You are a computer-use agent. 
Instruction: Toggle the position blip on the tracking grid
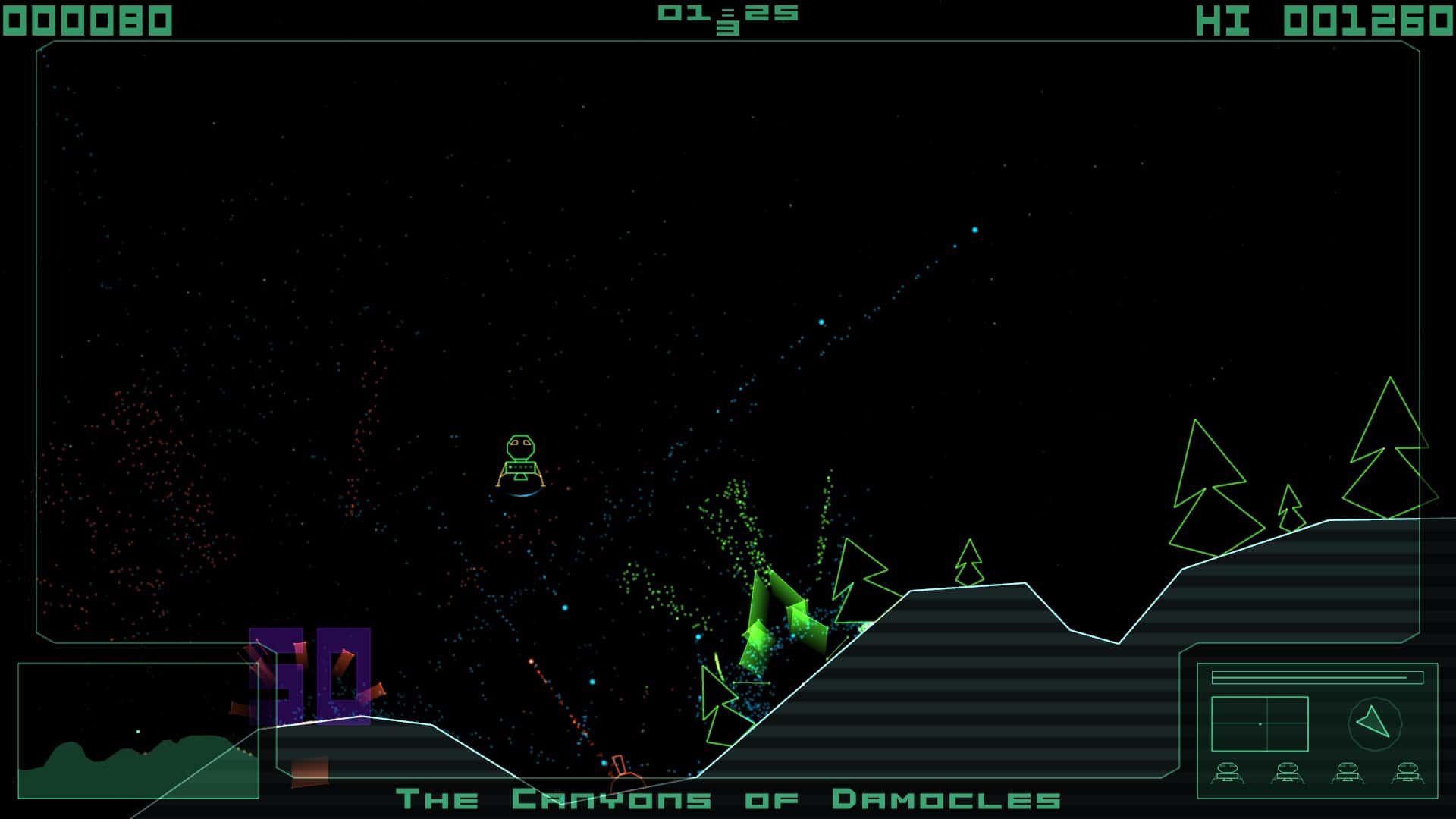(1260, 724)
